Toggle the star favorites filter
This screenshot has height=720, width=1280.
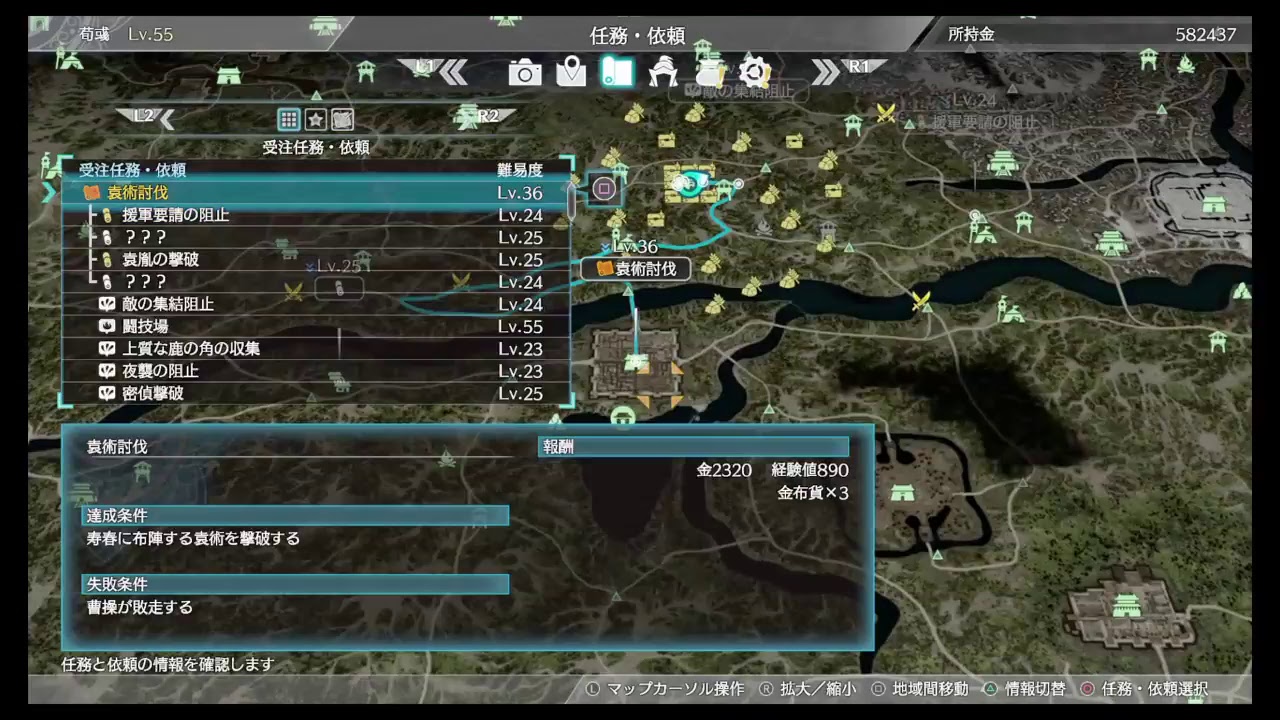tap(315, 119)
